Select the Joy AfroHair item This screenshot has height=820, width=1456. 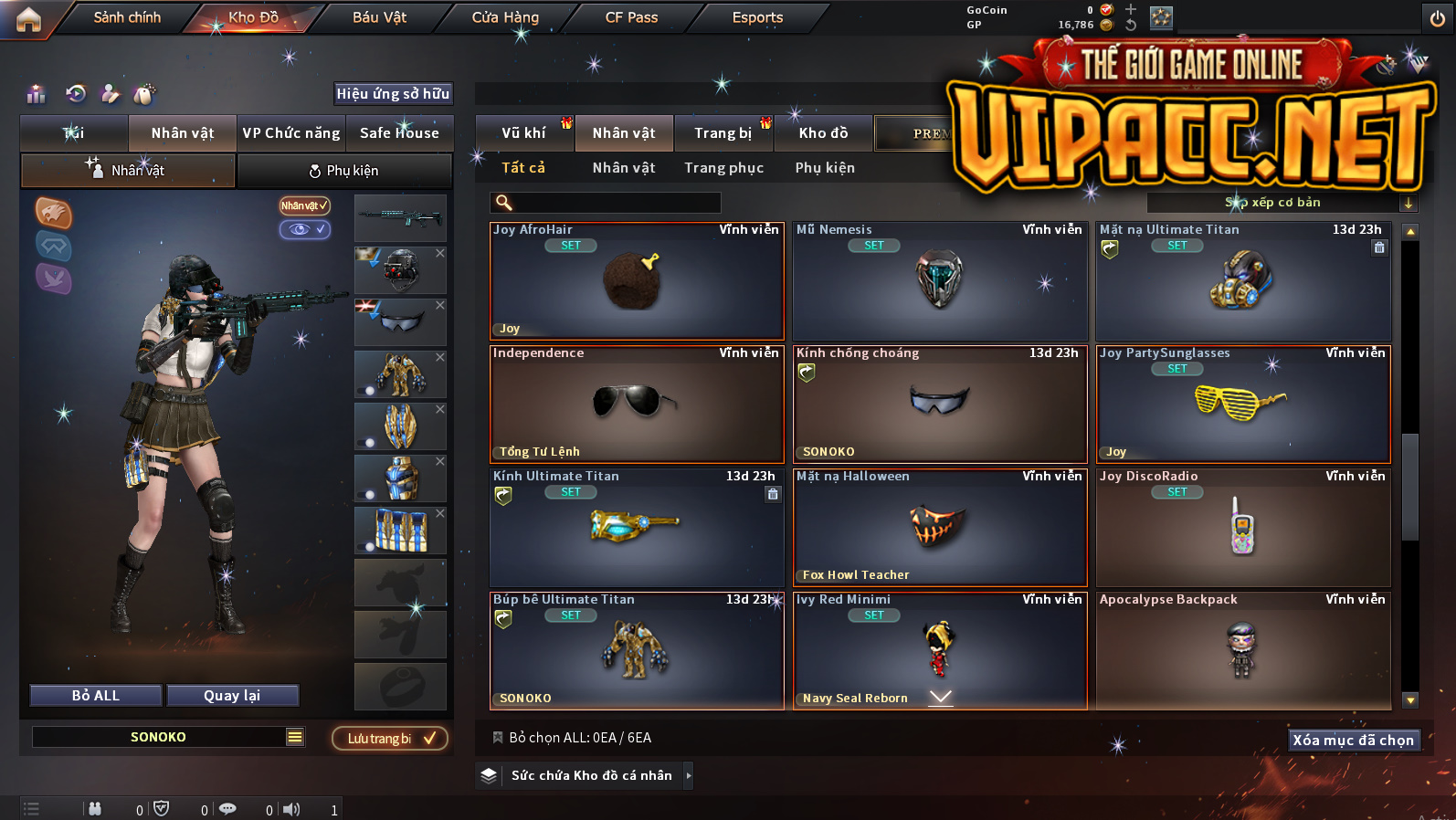coord(637,281)
